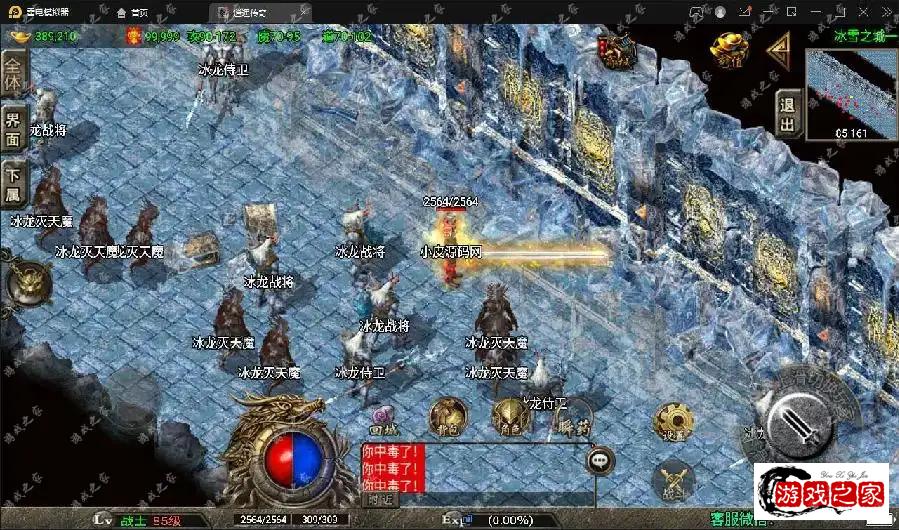Use the 瞬药 instant potion button
The width and height of the screenshot is (899, 530).
571,420
